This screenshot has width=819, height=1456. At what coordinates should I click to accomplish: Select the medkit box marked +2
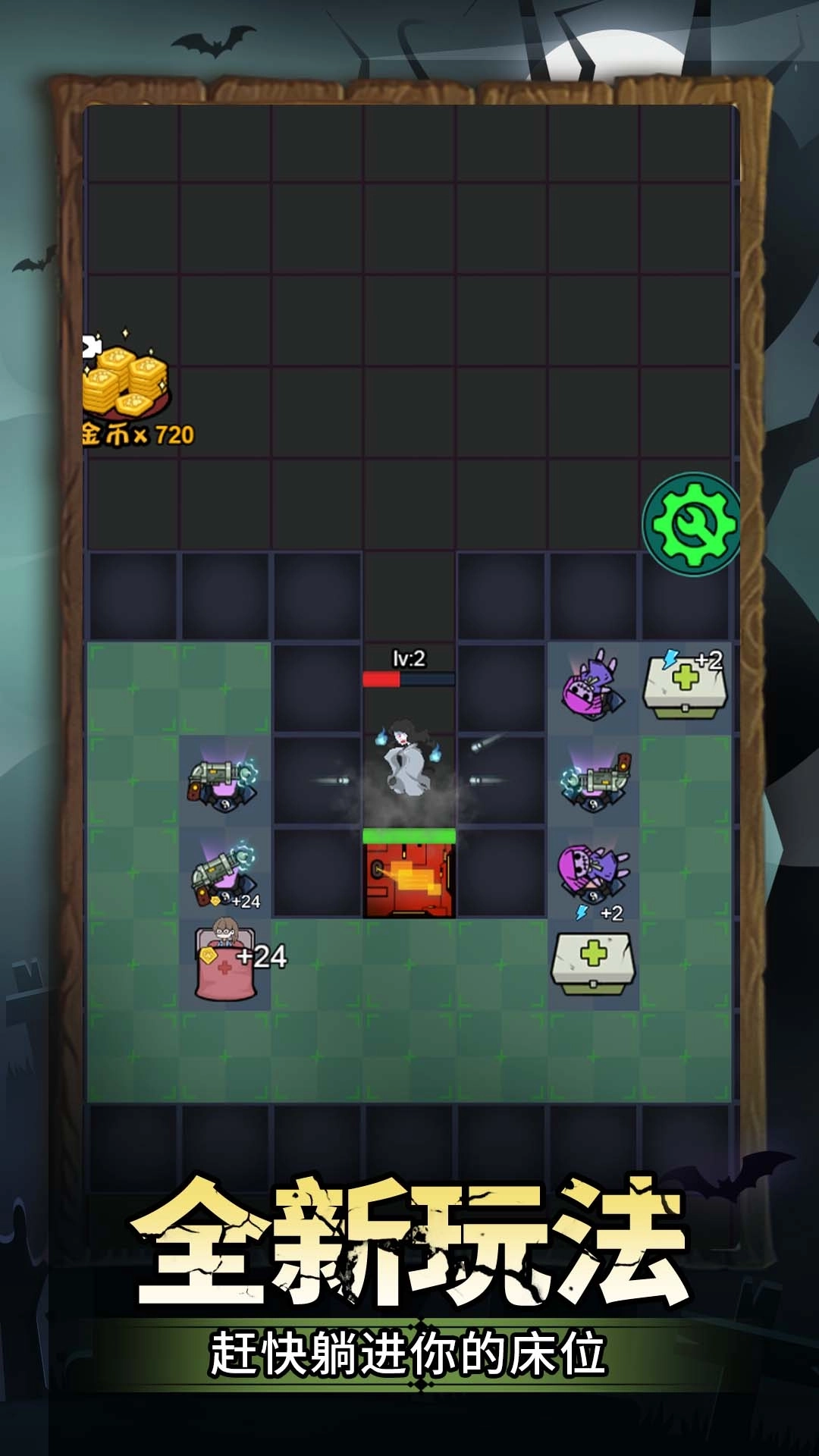coord(685,686)
